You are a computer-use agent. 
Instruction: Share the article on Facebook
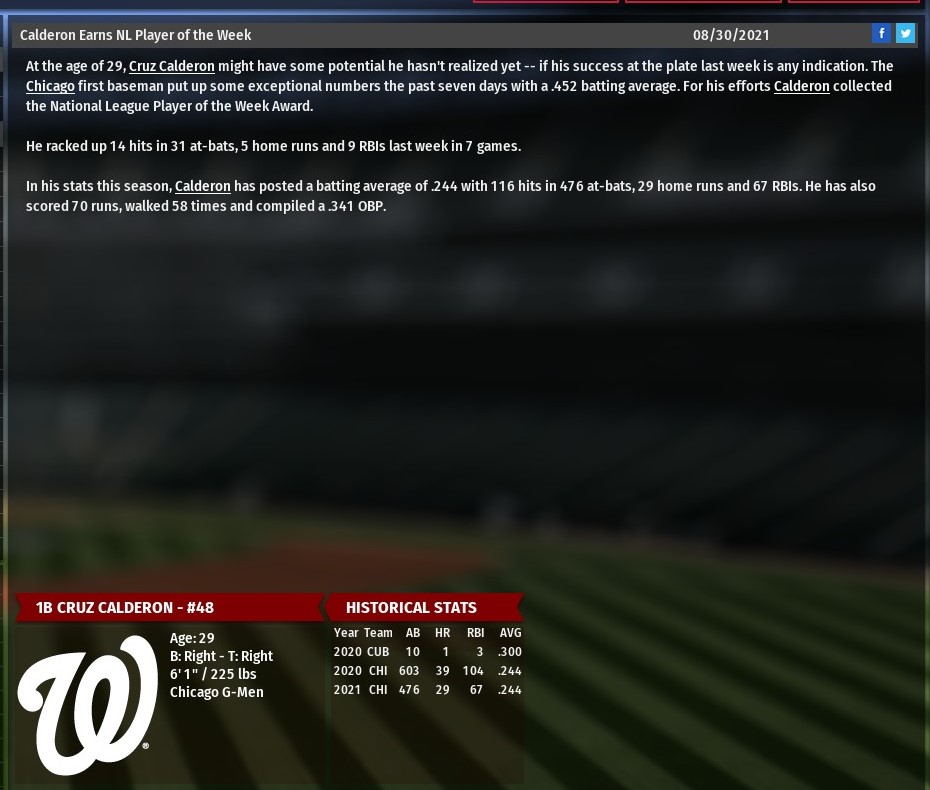tap(881, 34)
